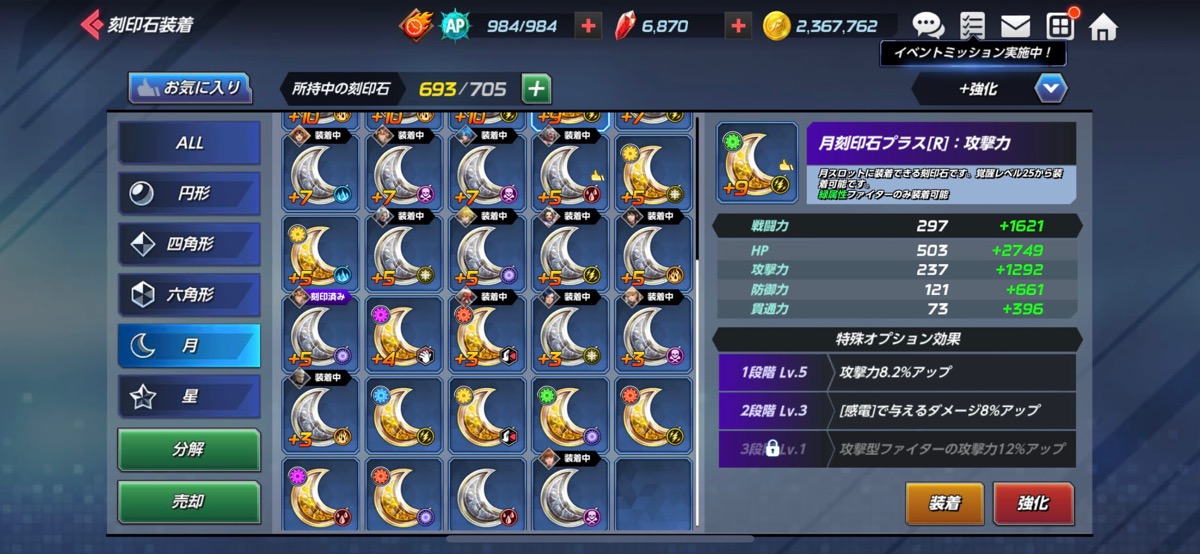The image size is (1200, 554).
Task: Open the mail envelope inbox
Action: [1015, 25]
